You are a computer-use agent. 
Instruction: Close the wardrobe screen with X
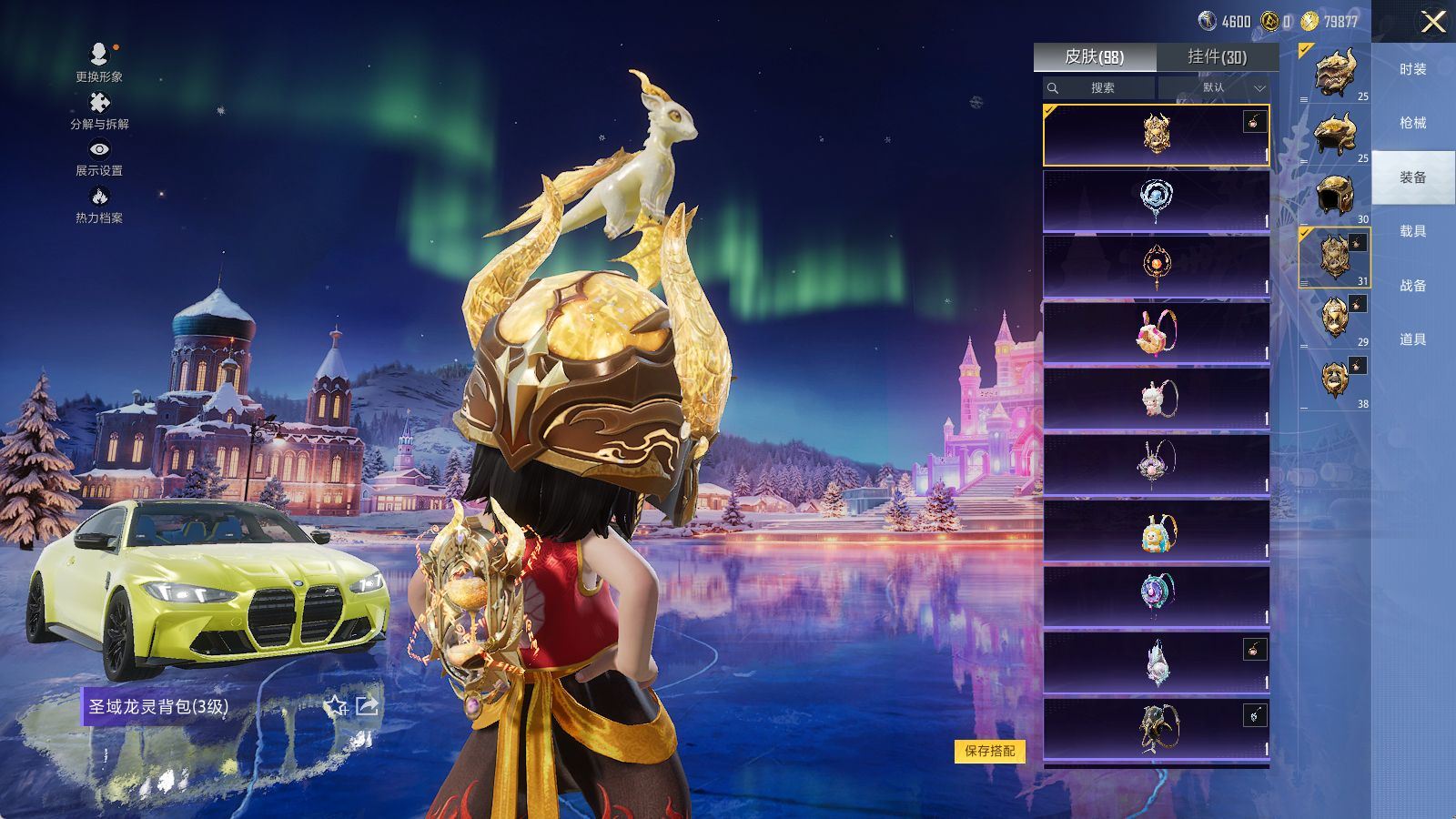pos(1433,22)
